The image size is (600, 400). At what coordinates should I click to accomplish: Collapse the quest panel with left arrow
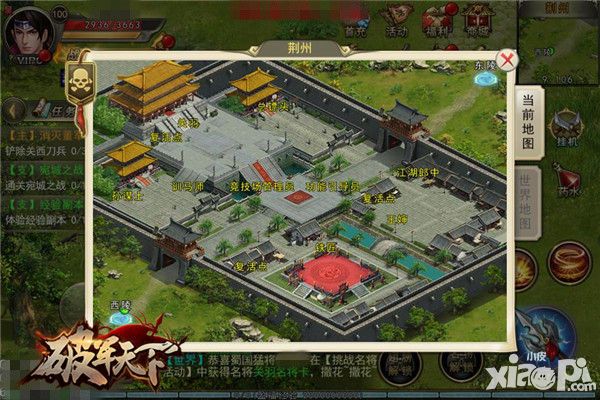tap(15, 110)
